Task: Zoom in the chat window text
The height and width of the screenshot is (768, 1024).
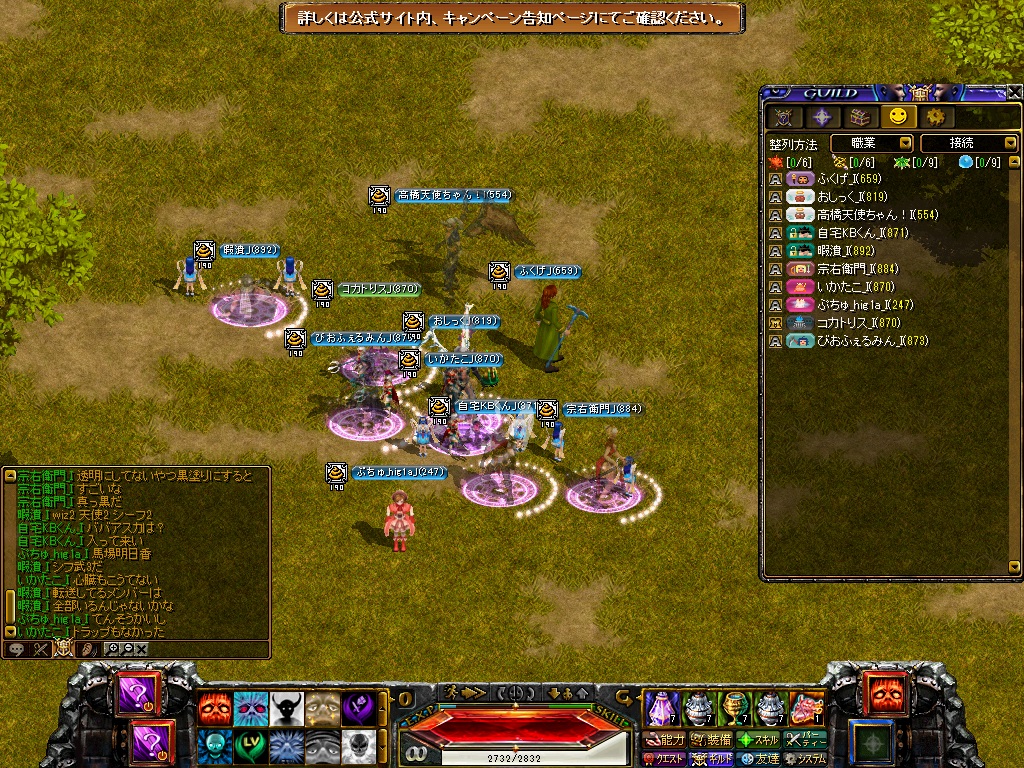Action: tap(112, 648)
